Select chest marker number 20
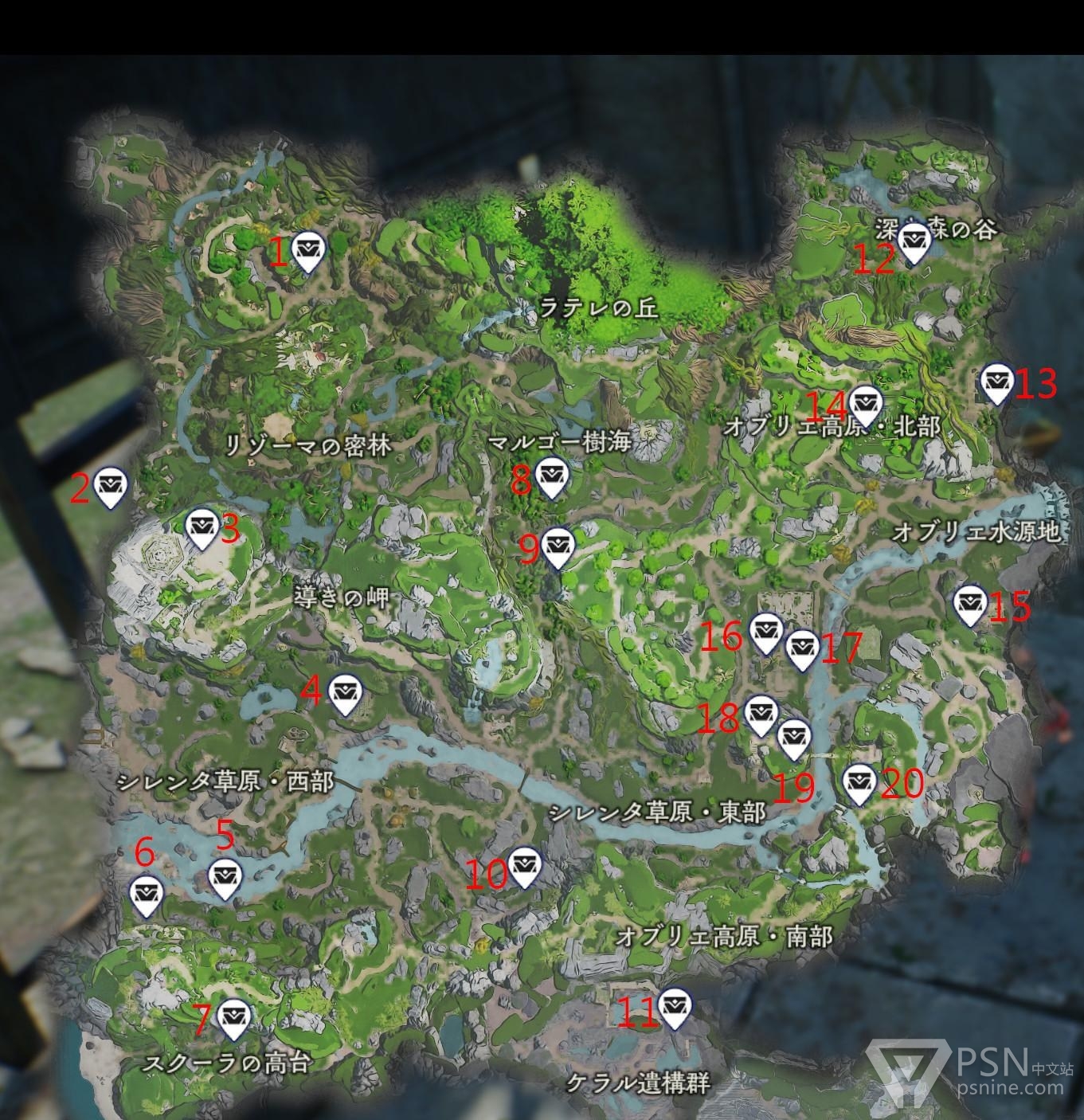Image resolution: width=1084 pixels, height=1120 pixels. pos(859,784)
